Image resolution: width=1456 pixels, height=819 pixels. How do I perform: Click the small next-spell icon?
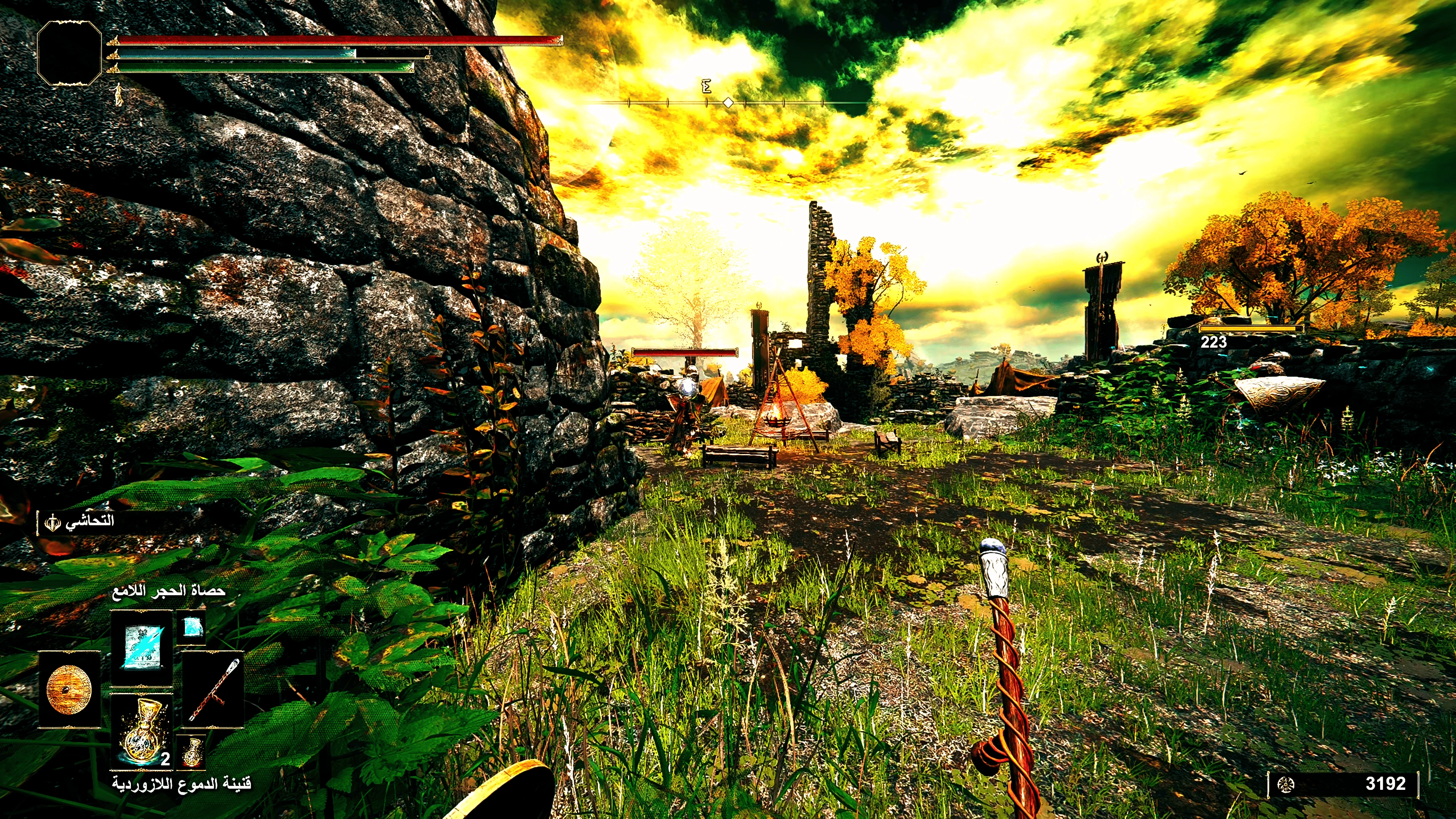(191, 627)
